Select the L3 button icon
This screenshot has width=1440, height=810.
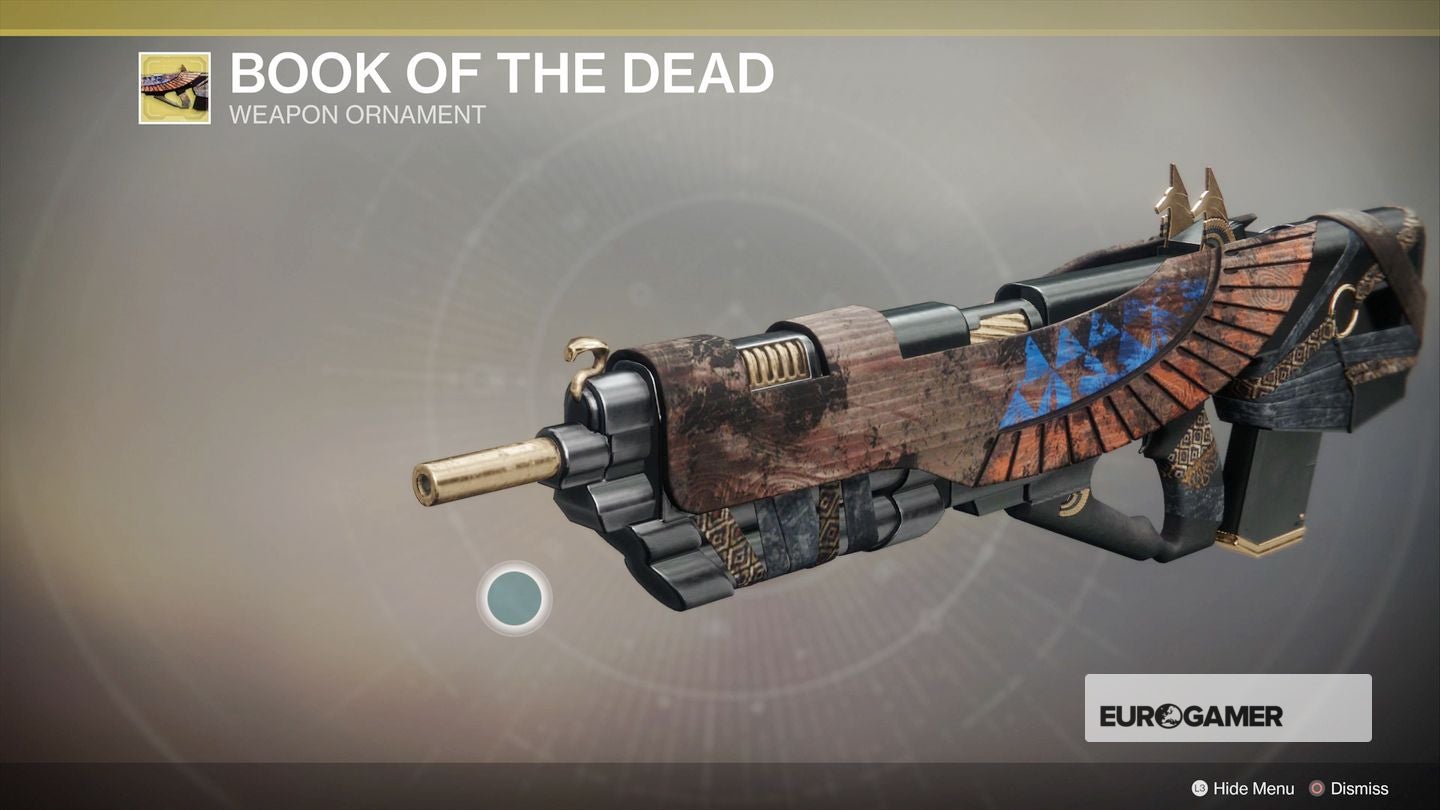click(x=1201, y=788)
